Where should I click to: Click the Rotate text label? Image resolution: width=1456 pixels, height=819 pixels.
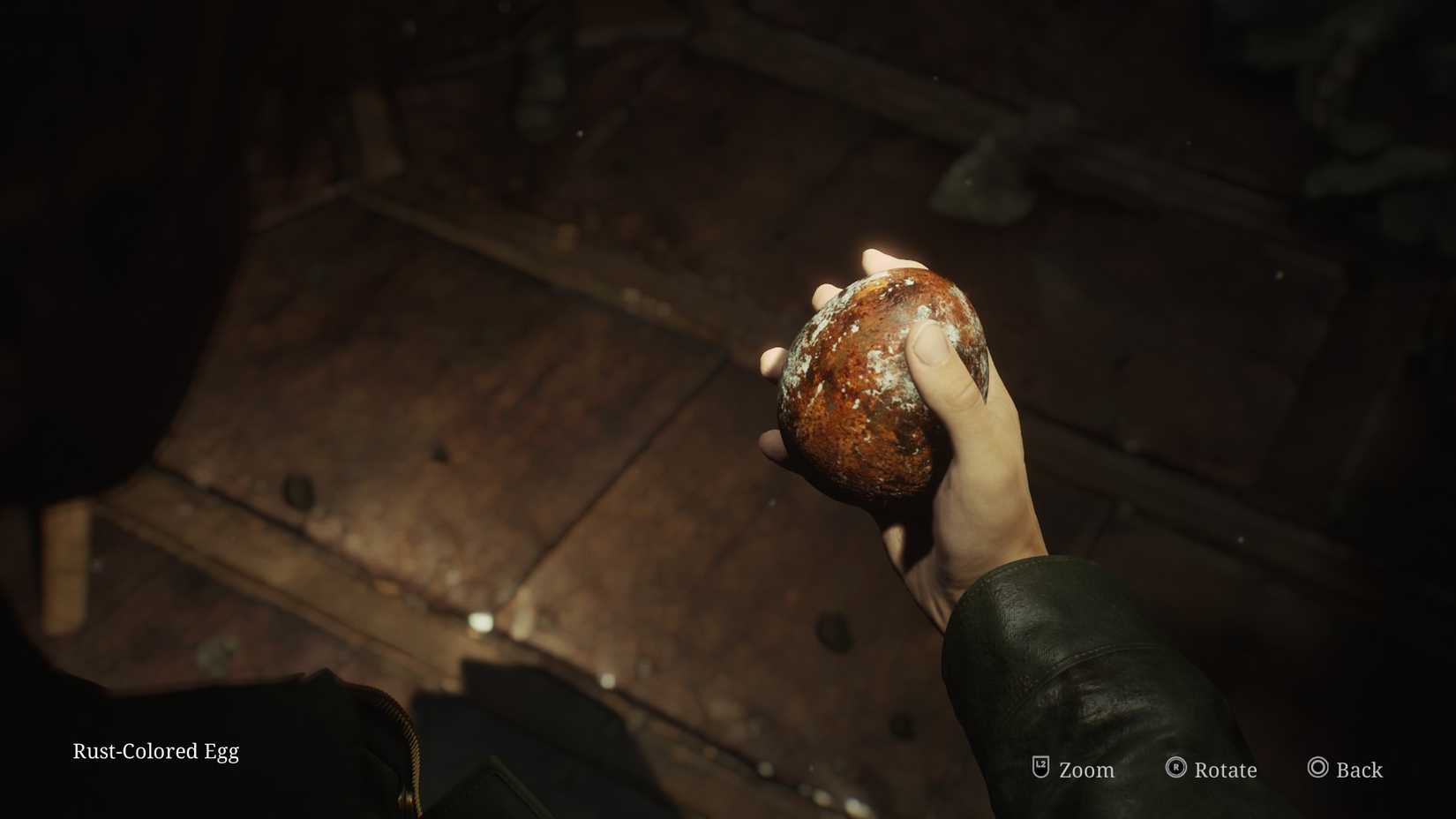pos(1225,770)
